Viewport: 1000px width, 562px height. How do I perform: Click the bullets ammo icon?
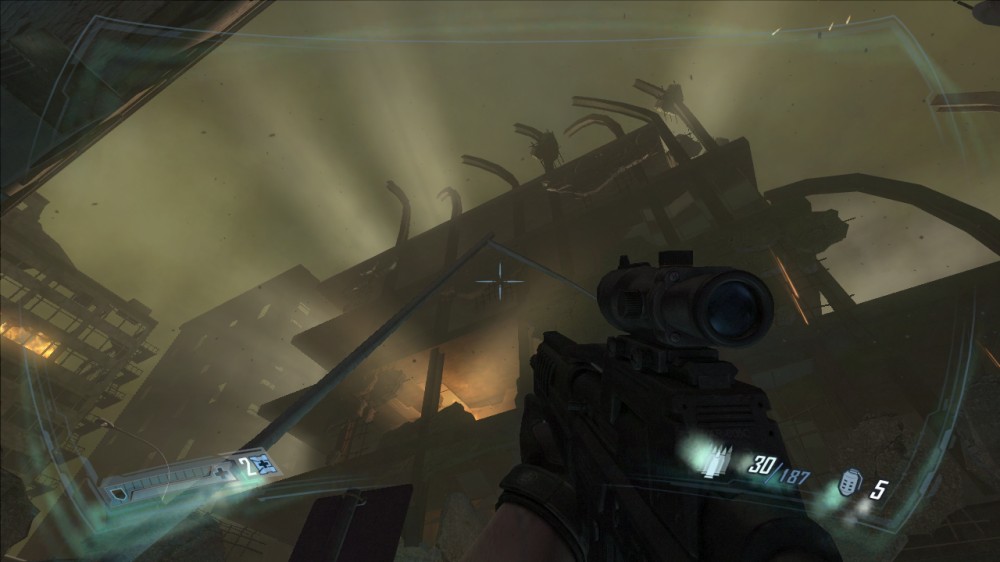click(717, 461)
